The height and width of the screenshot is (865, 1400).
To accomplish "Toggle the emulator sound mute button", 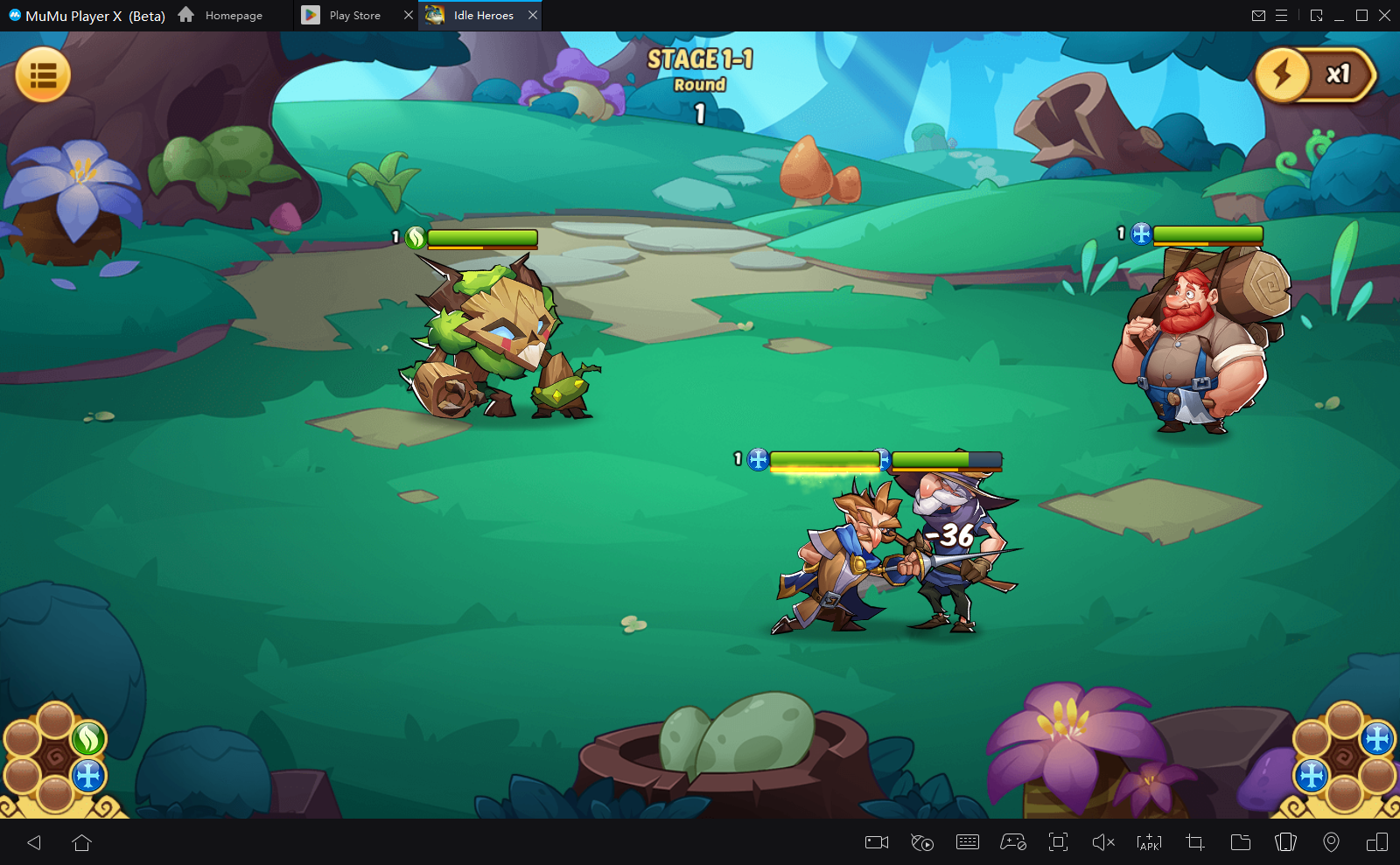I will (1103, 842).
